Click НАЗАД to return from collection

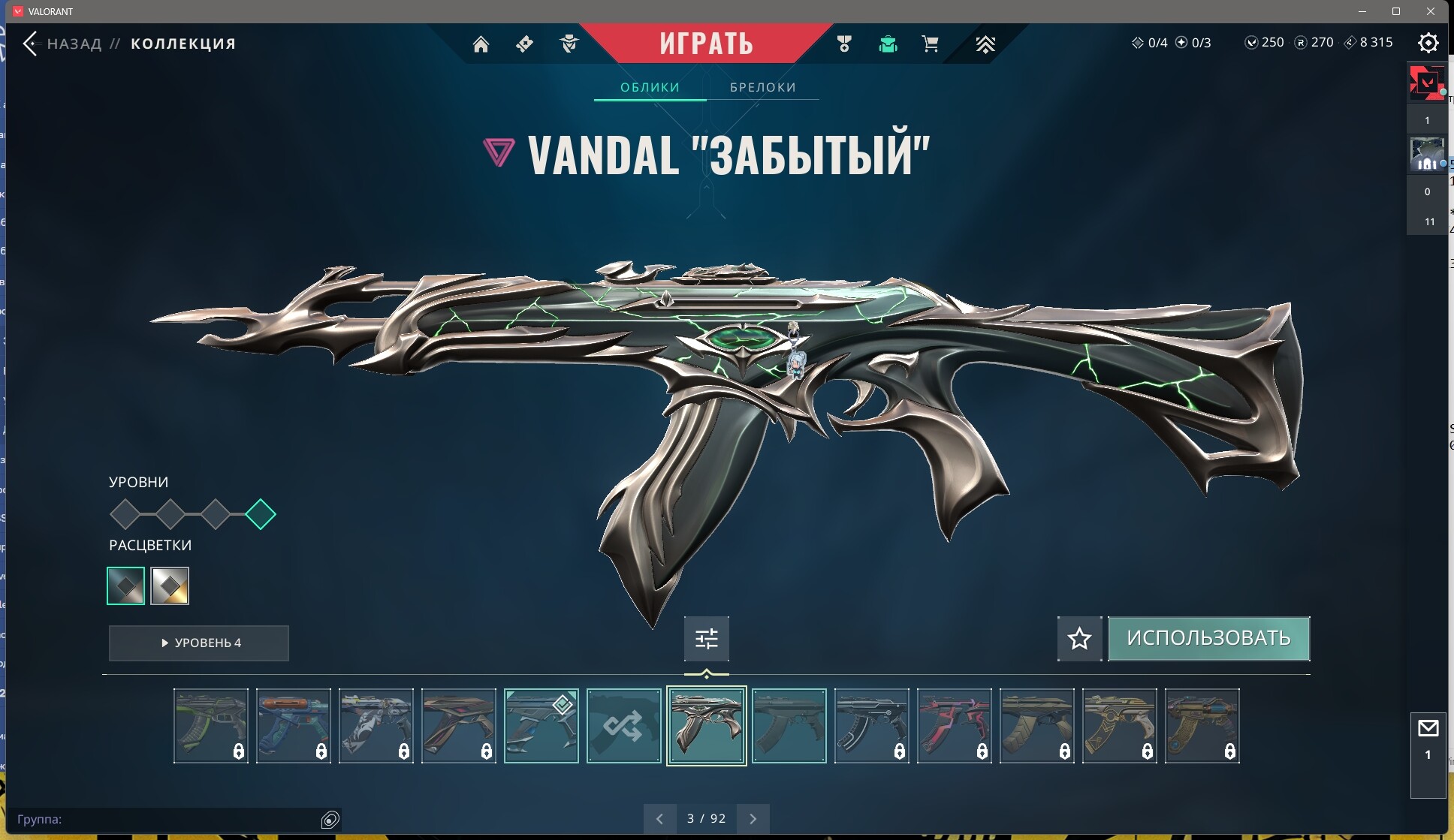pyautogui.click(x=74, y=44)
